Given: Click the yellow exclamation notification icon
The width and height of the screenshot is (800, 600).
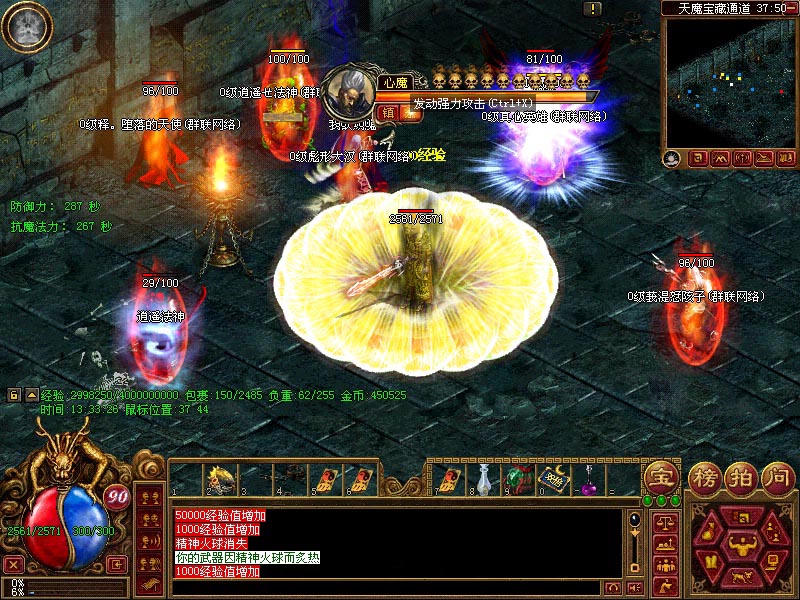Looking at the screenshot, I should point(593,9).
